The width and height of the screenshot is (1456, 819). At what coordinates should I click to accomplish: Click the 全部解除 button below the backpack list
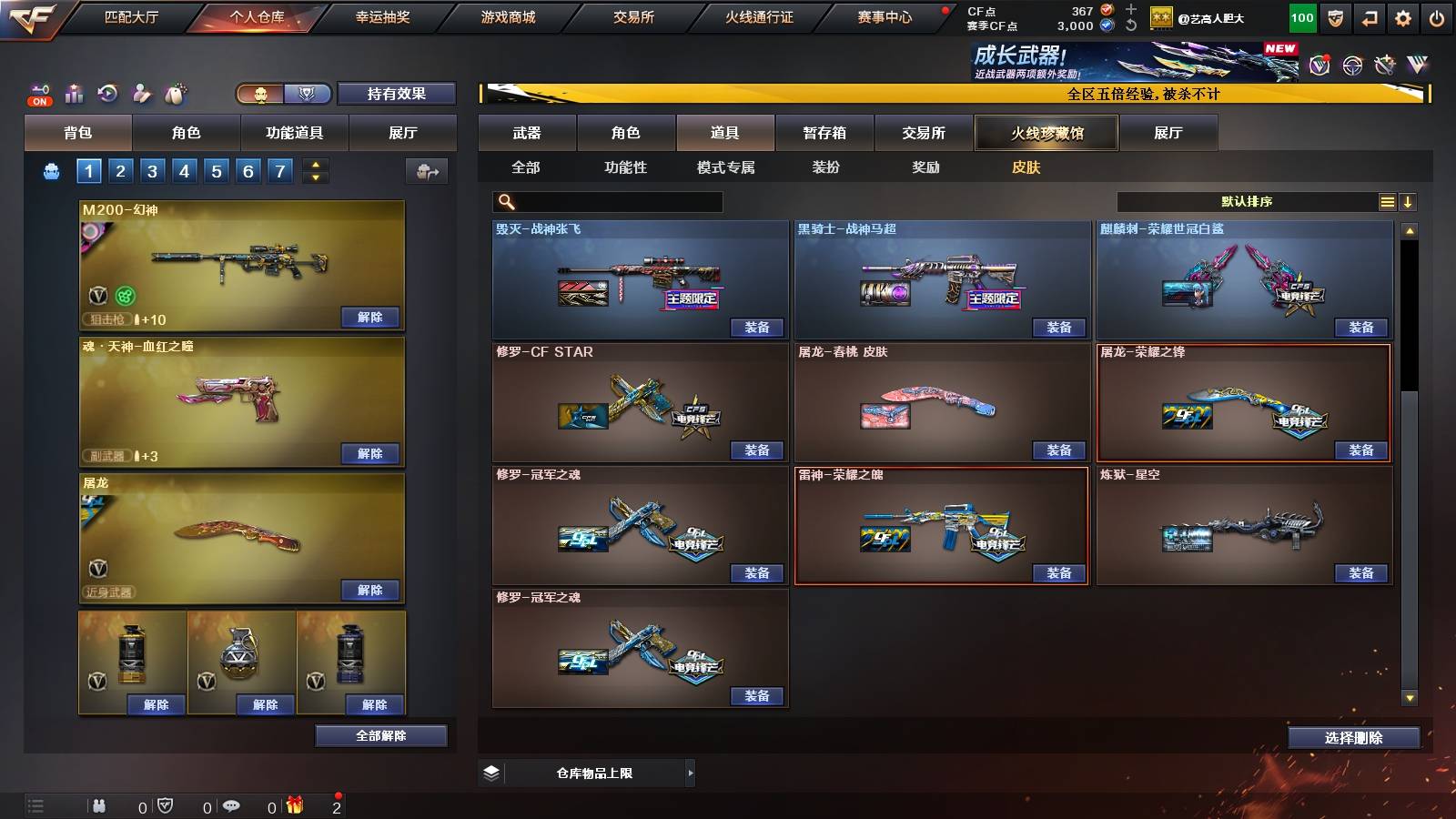click(x=380, y=735)
